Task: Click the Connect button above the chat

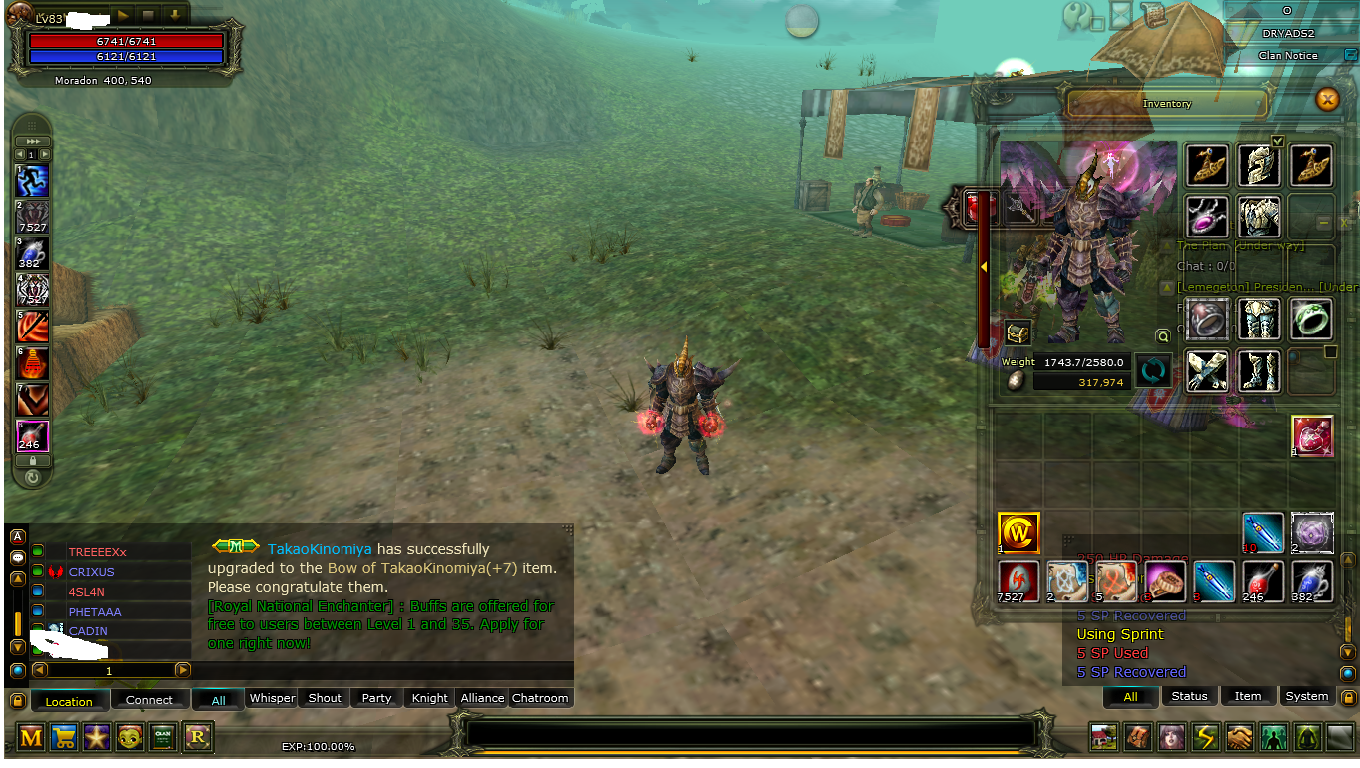Action: (150, 699)
